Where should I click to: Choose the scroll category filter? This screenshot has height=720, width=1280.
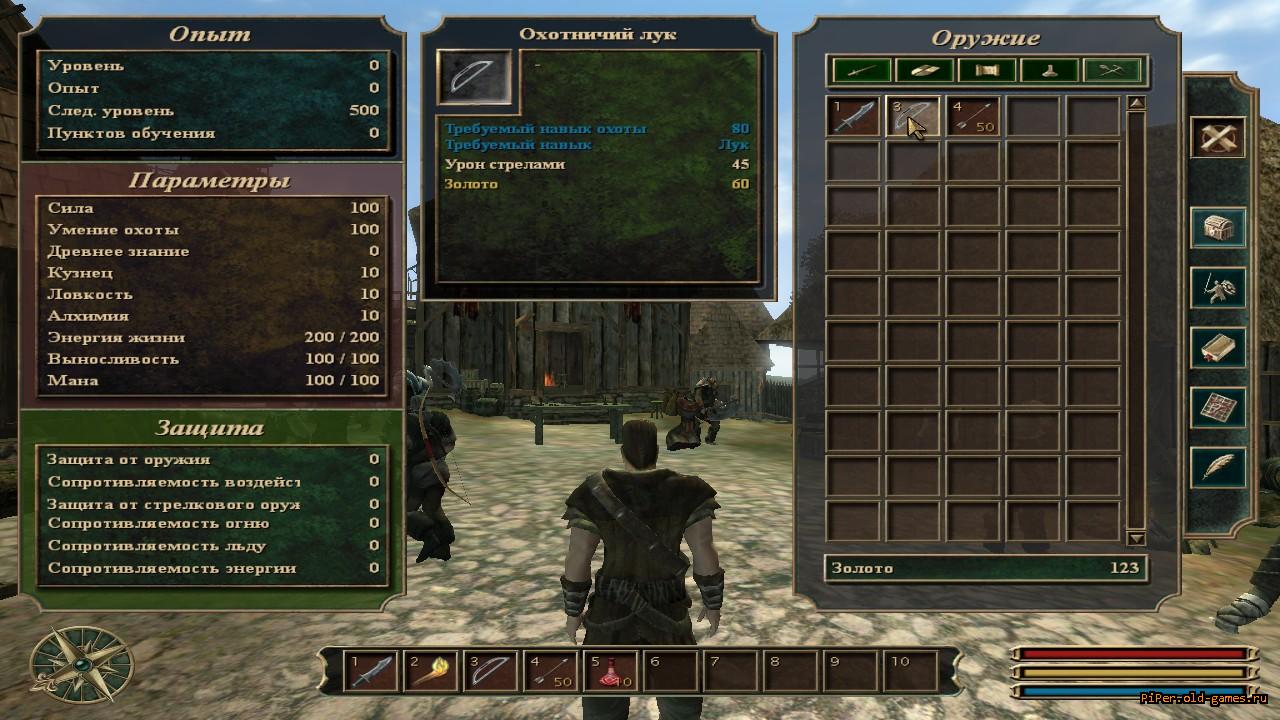(986, 70)
